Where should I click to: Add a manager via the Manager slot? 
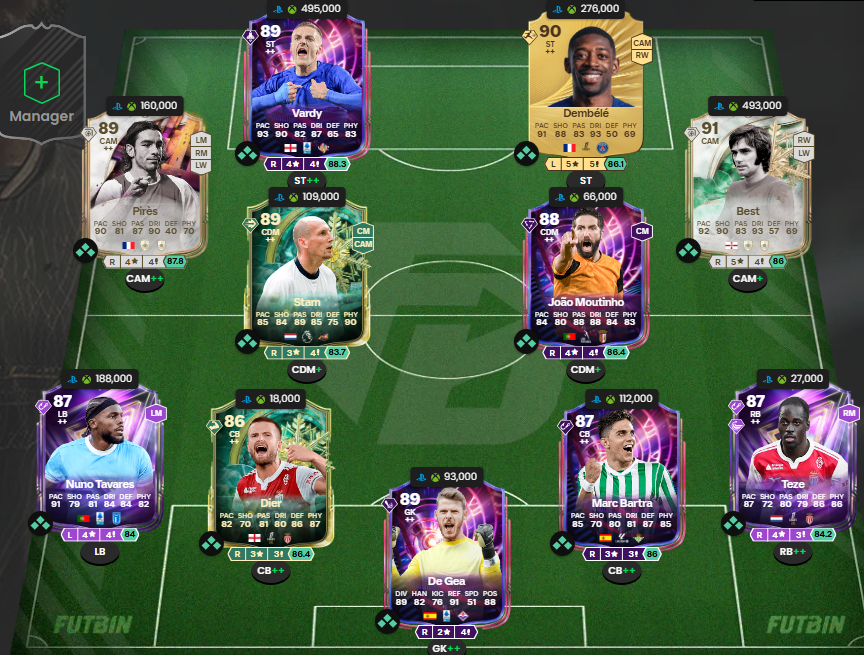click(41, 83)
